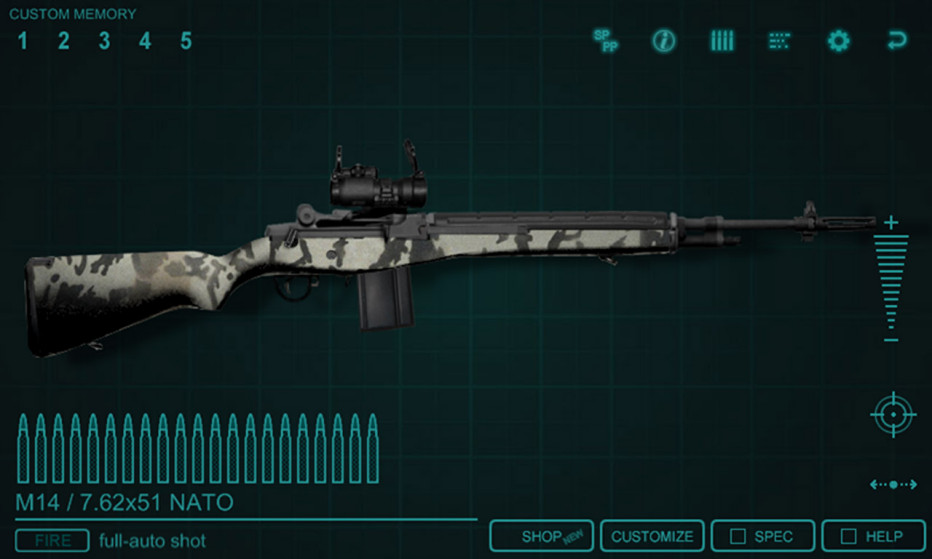Open the SHOP menu
The height and width of the screenshot is (559, 932).
[542, 537]
